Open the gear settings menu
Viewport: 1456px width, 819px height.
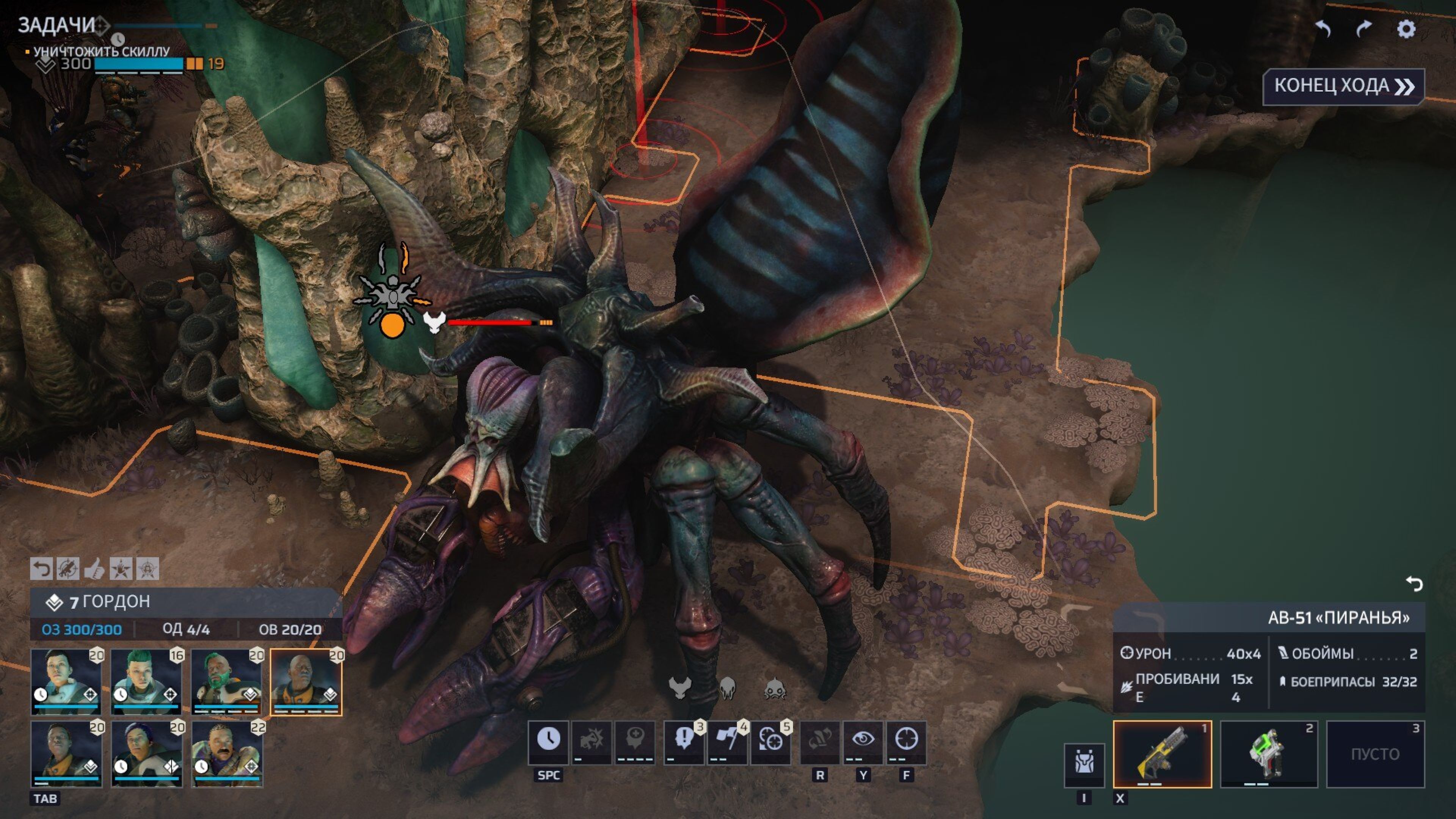[x=1406, y=29]
